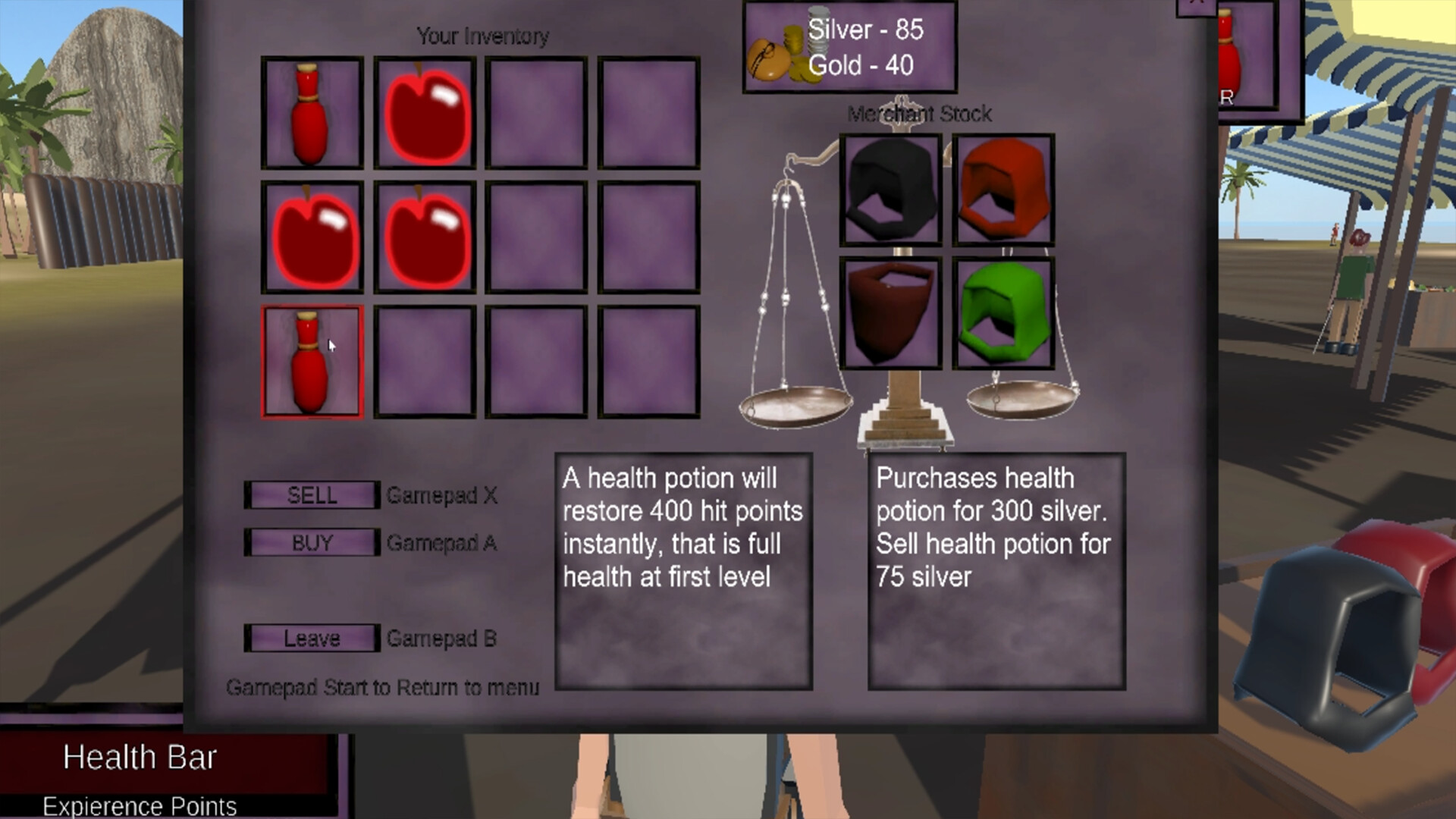This screenshot has width=1456, height=819.
Task: Select the apple in the top inventory row
Action: (425, 114)
